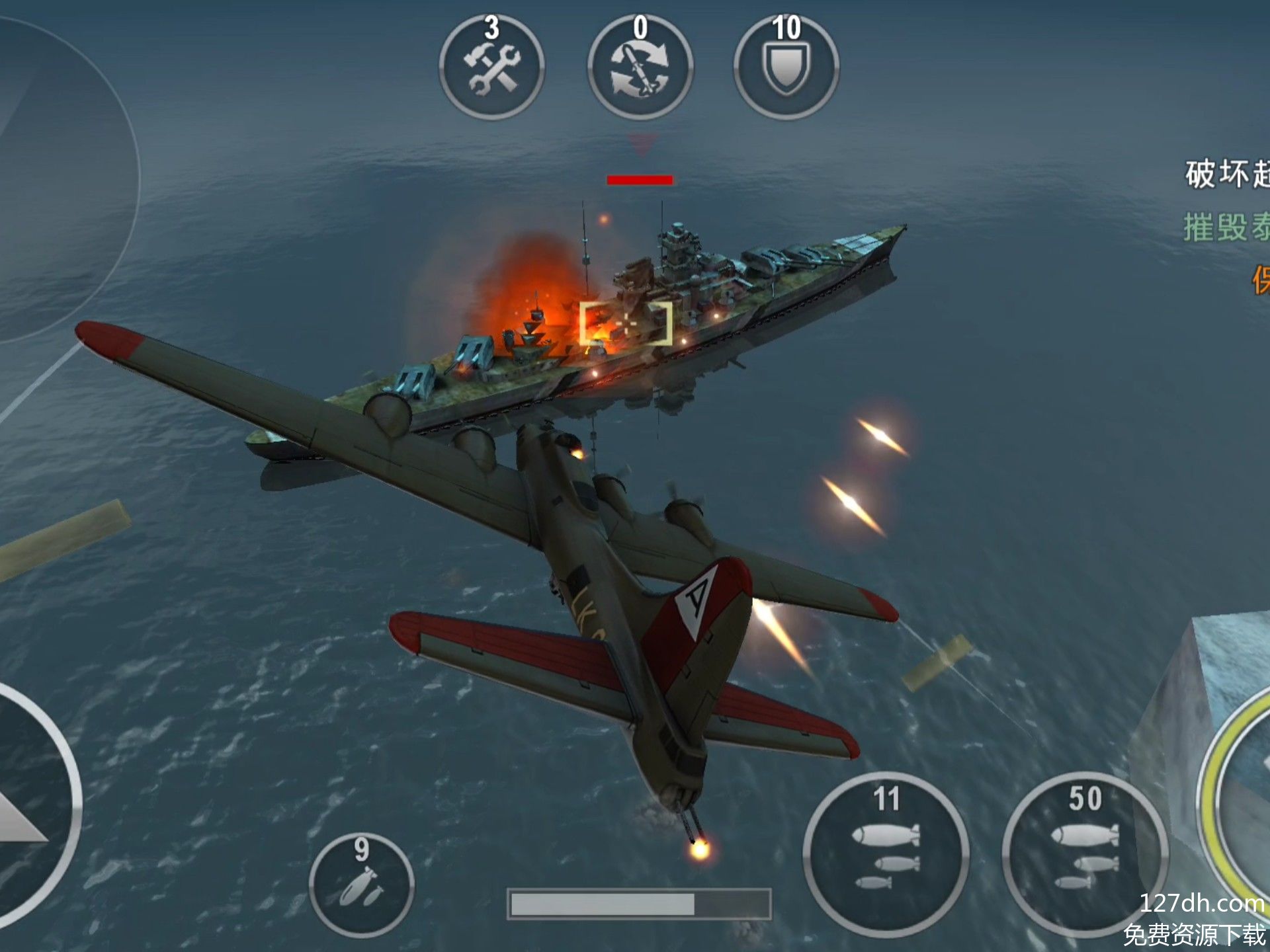The image size is (1270, 952).
Task: Activate the rocket reload ability icon
Action: coord(640,67)
